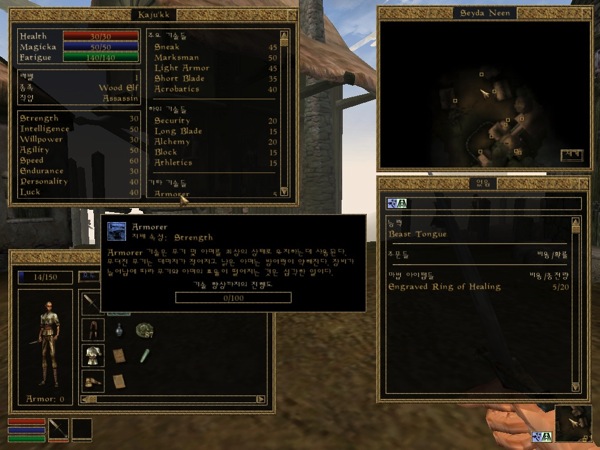The image size is (600, 450).
Task: Click the coin pile in inventory
Action: click(x=144, y=328)
